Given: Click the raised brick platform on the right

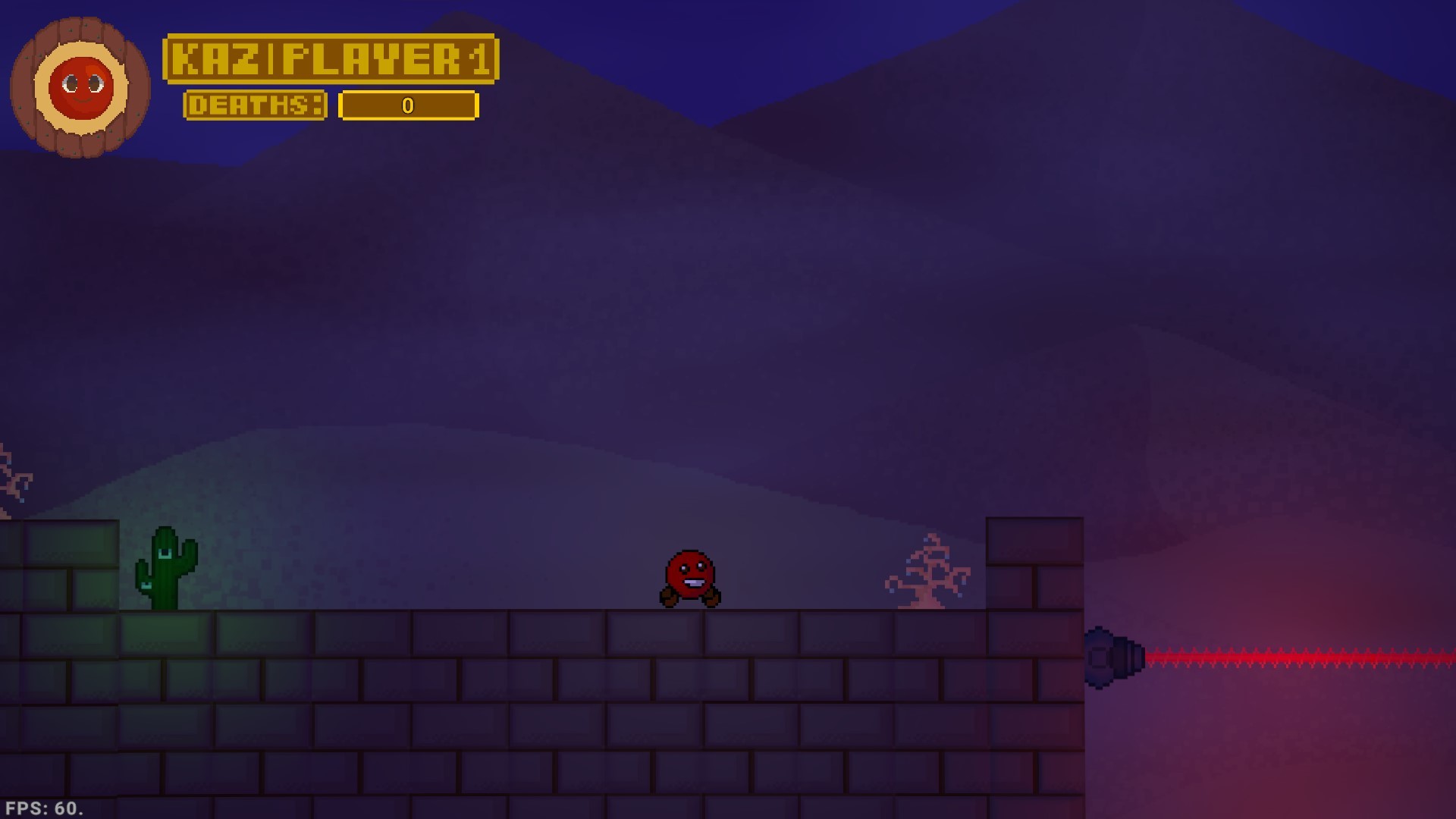Looking at the screenshot, I should [x=1035, y=561].
